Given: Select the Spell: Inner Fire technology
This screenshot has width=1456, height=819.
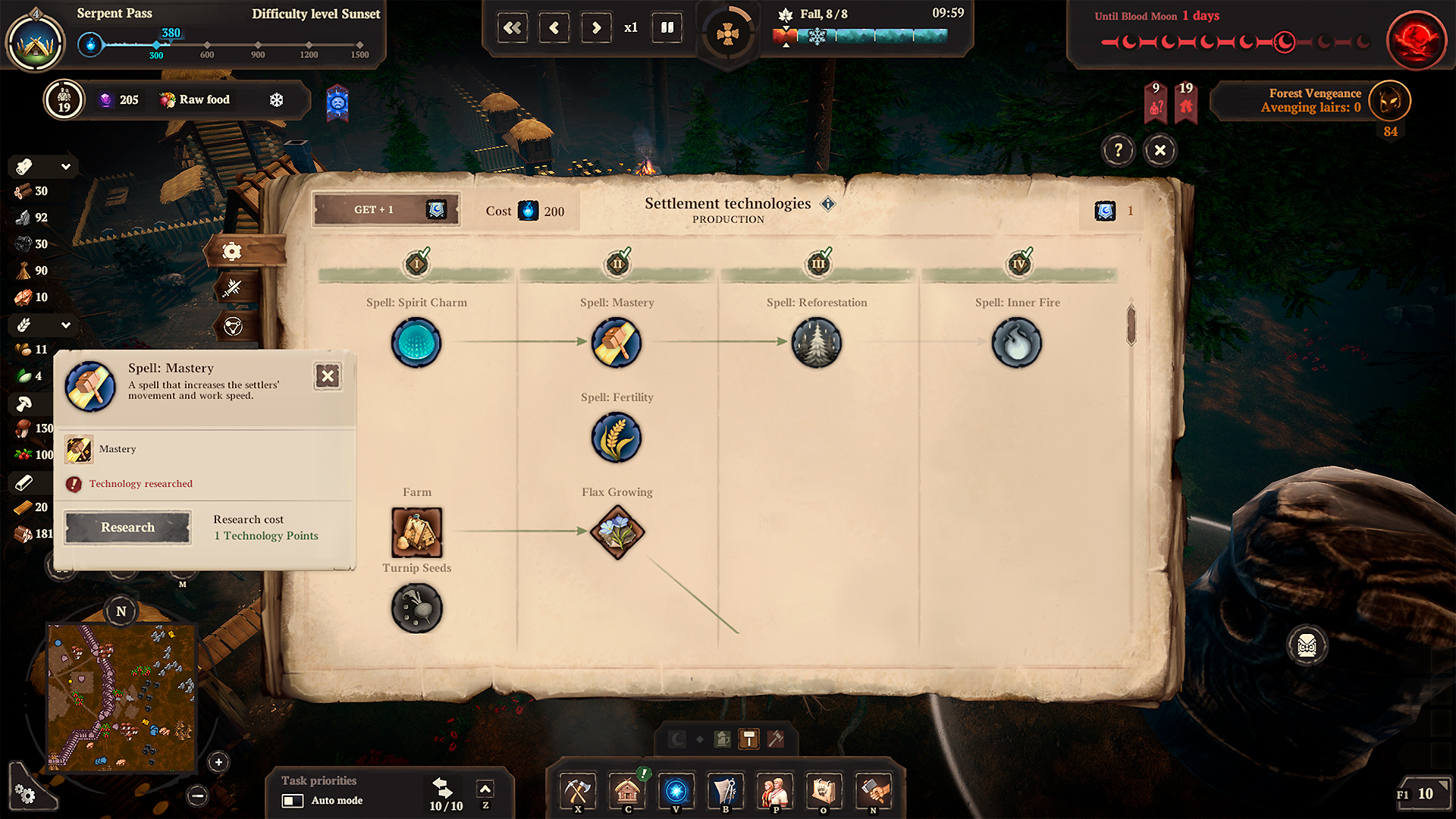Looking at the screenshot, I should (1018, 342).
